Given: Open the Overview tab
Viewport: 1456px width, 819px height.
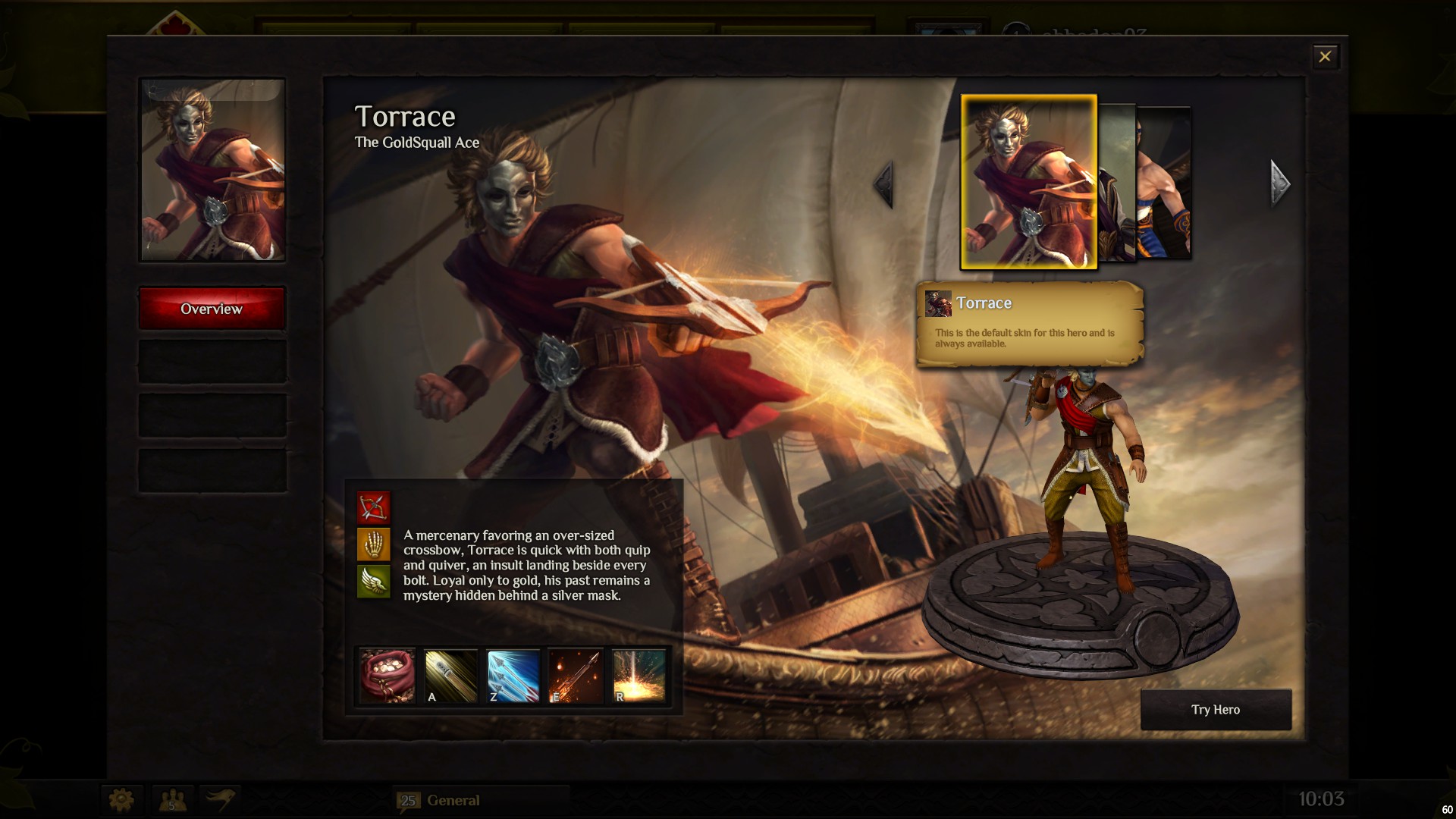Looking at the screenshot, I should tap(212, 309).
